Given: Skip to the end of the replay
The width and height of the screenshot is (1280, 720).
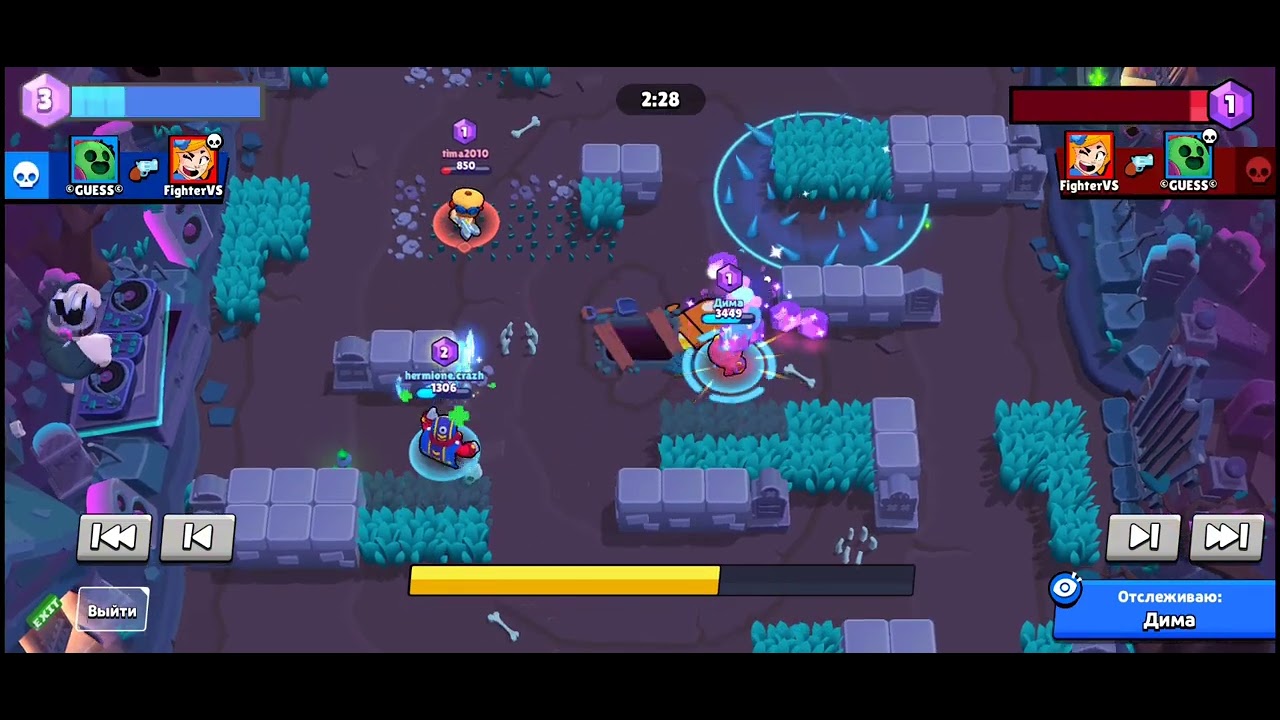Looking at the screenshot, I should coord(1228,537).
